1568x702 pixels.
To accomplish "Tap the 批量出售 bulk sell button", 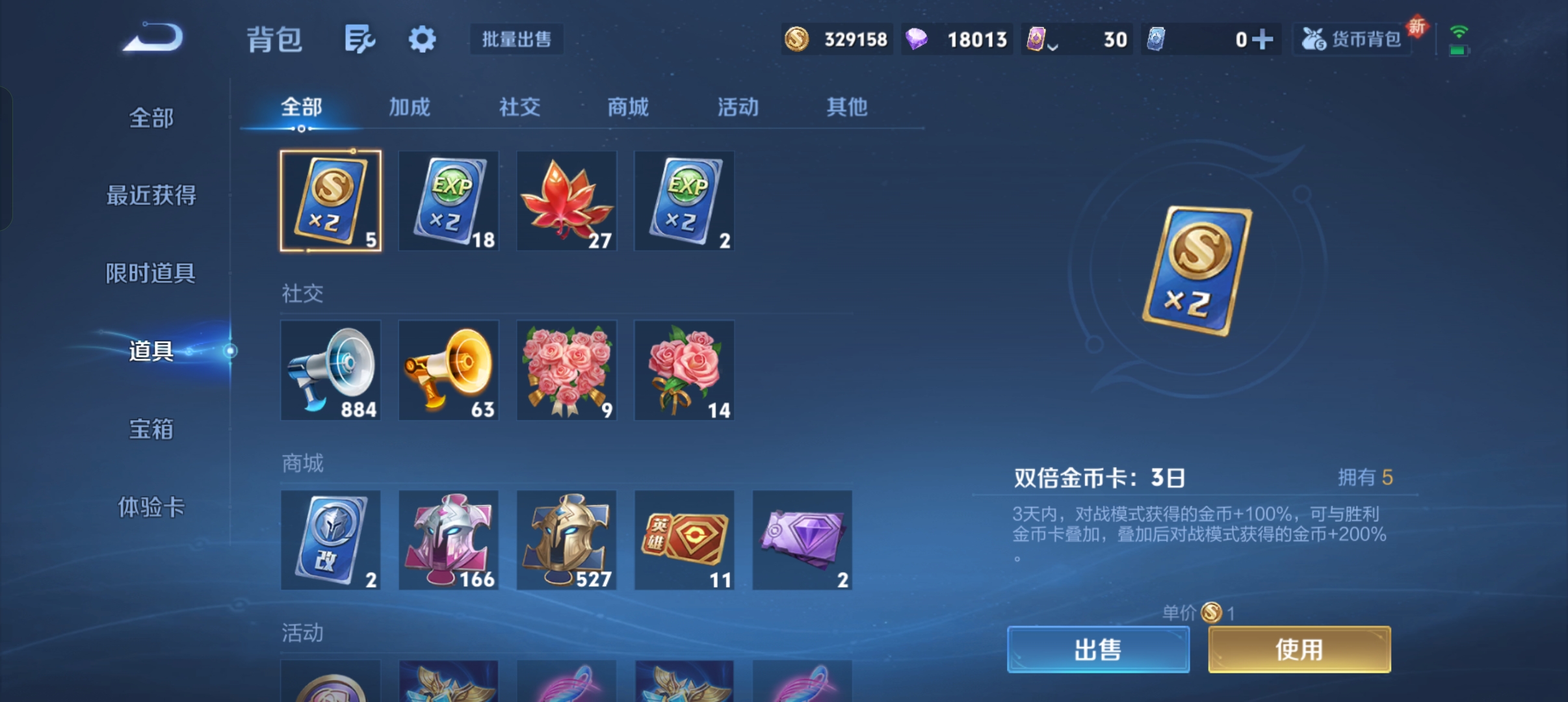I will point(516,40).
